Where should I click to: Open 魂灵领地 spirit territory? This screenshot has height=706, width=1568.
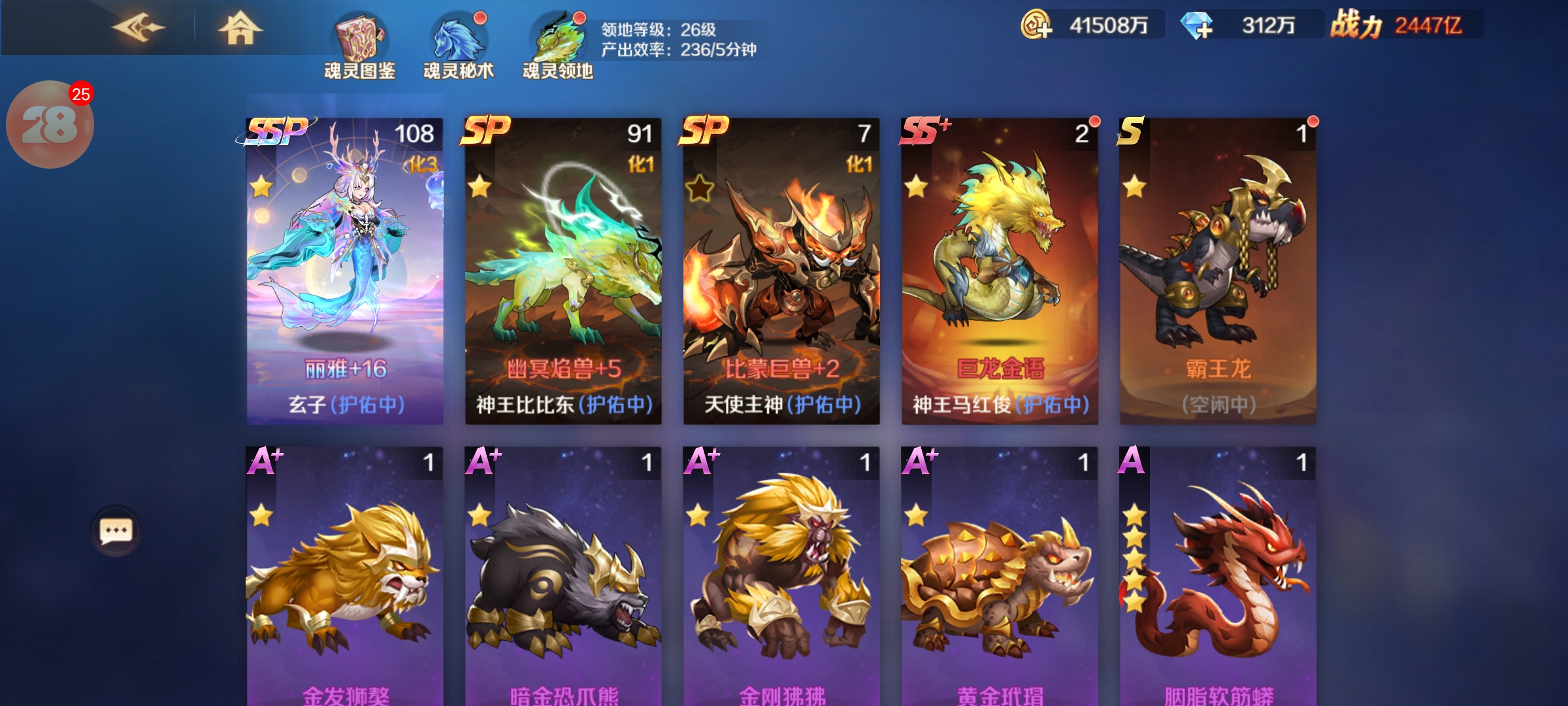[x=558, y=46]
